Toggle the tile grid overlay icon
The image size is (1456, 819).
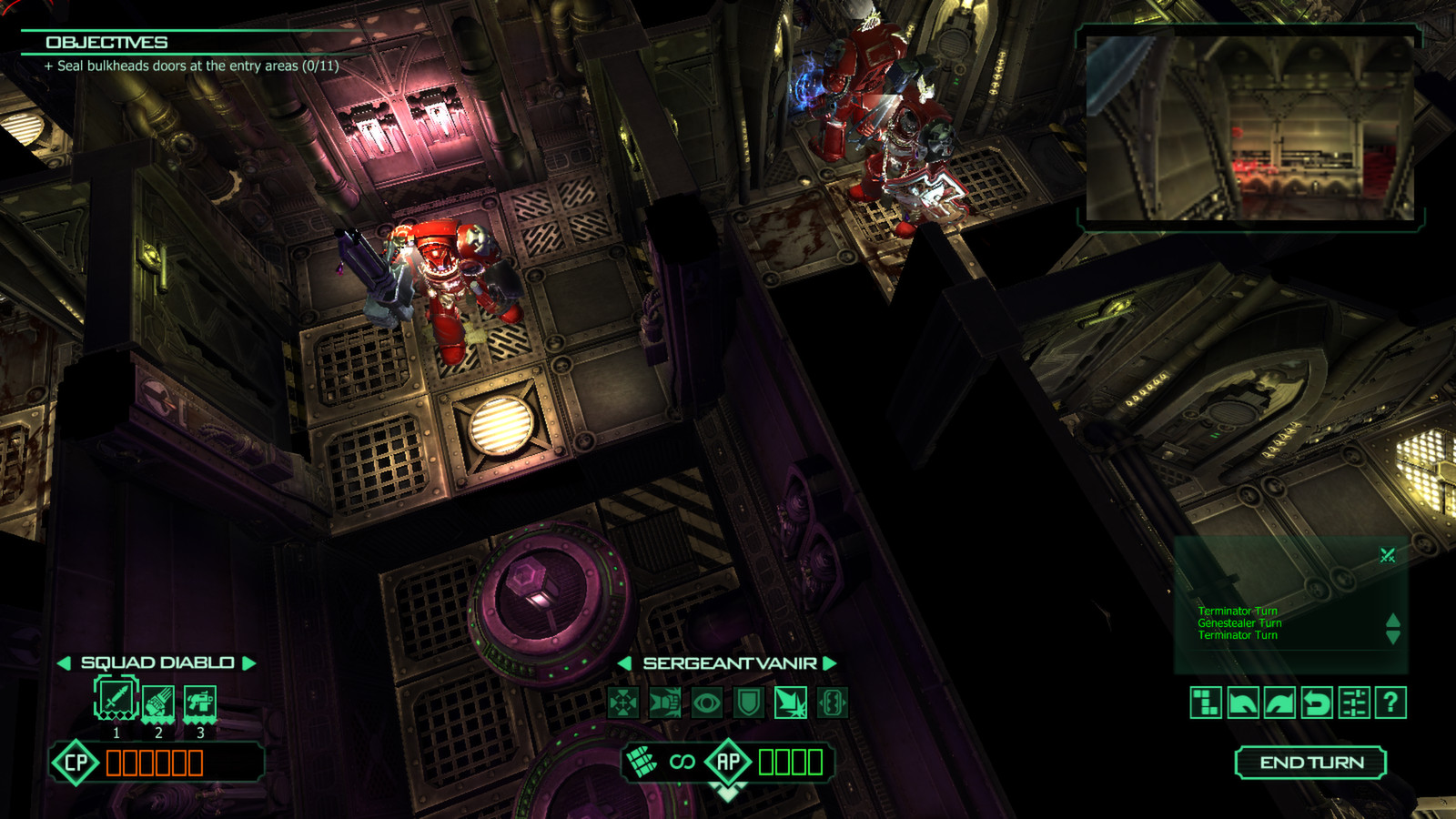click(1206, 703)
